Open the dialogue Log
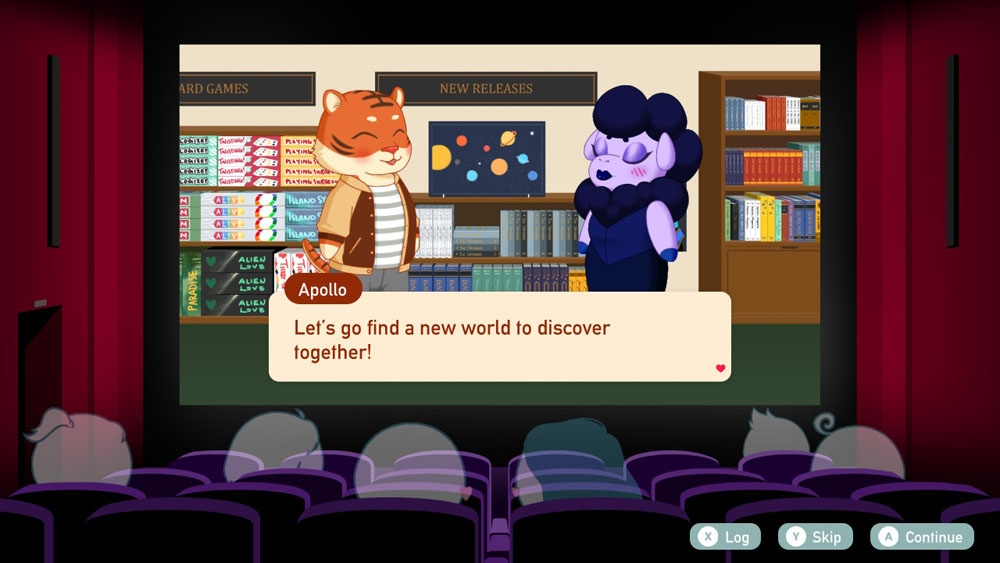 [x=725, y=537]
